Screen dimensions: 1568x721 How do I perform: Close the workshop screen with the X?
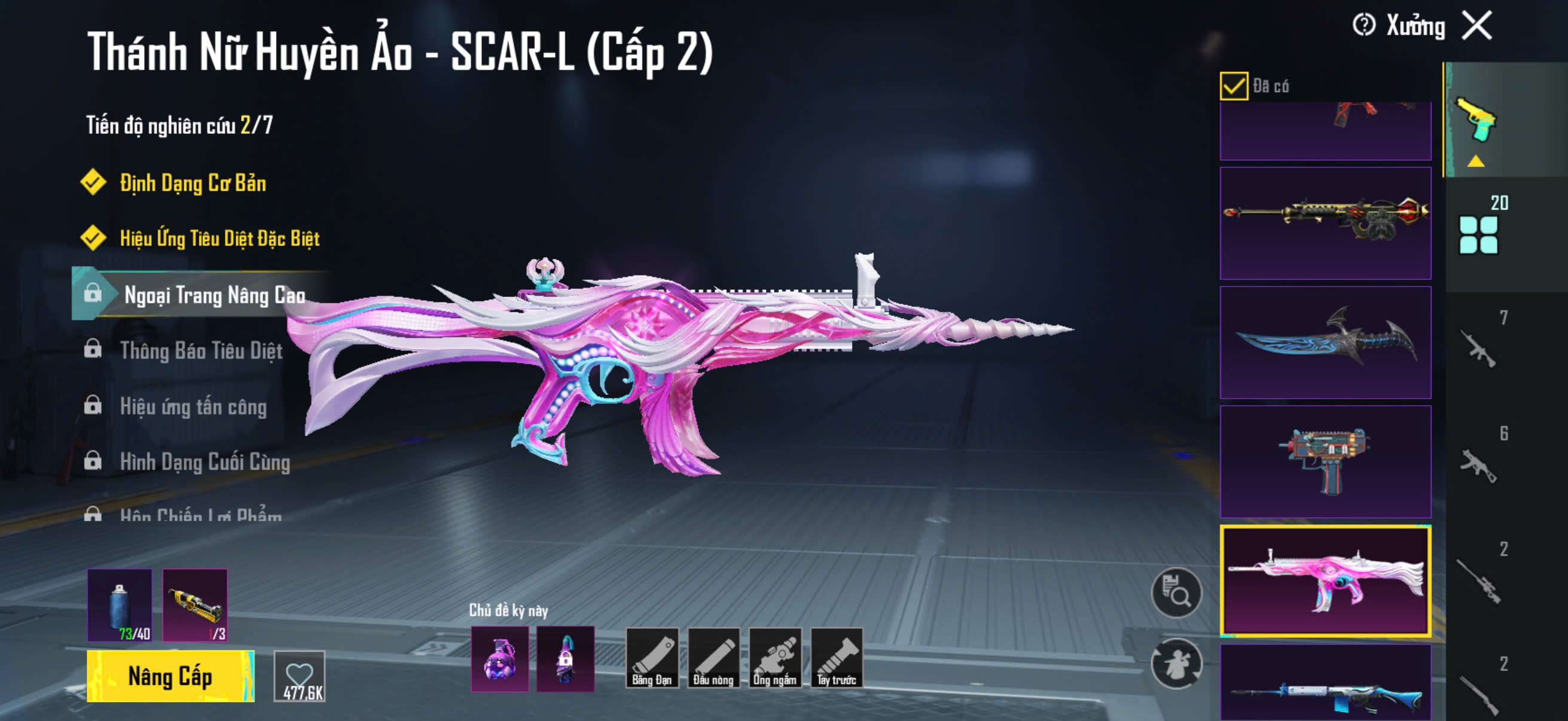(x=1477, y=26)
